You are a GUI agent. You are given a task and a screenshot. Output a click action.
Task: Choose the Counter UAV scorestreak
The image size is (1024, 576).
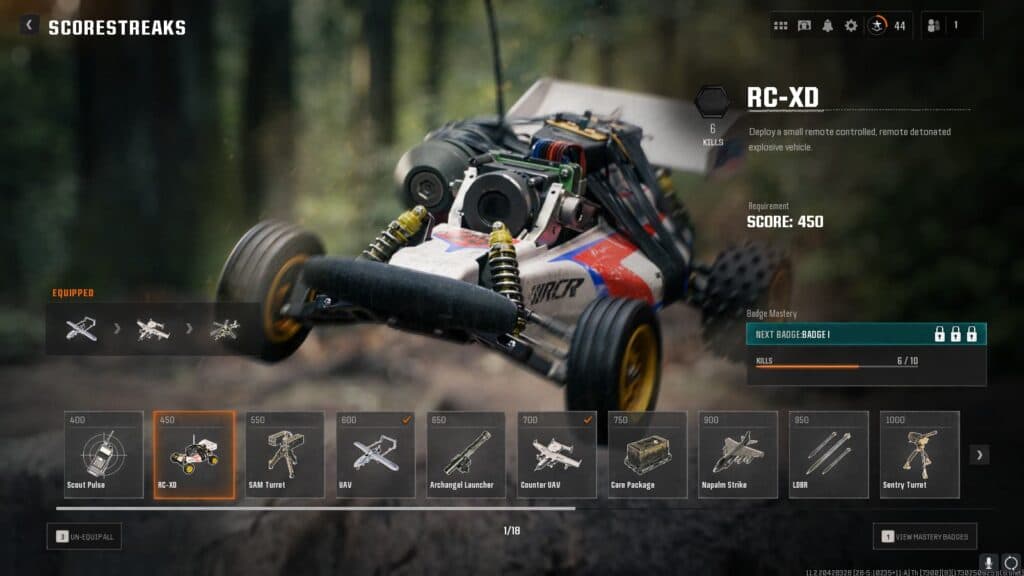(556, 454)
